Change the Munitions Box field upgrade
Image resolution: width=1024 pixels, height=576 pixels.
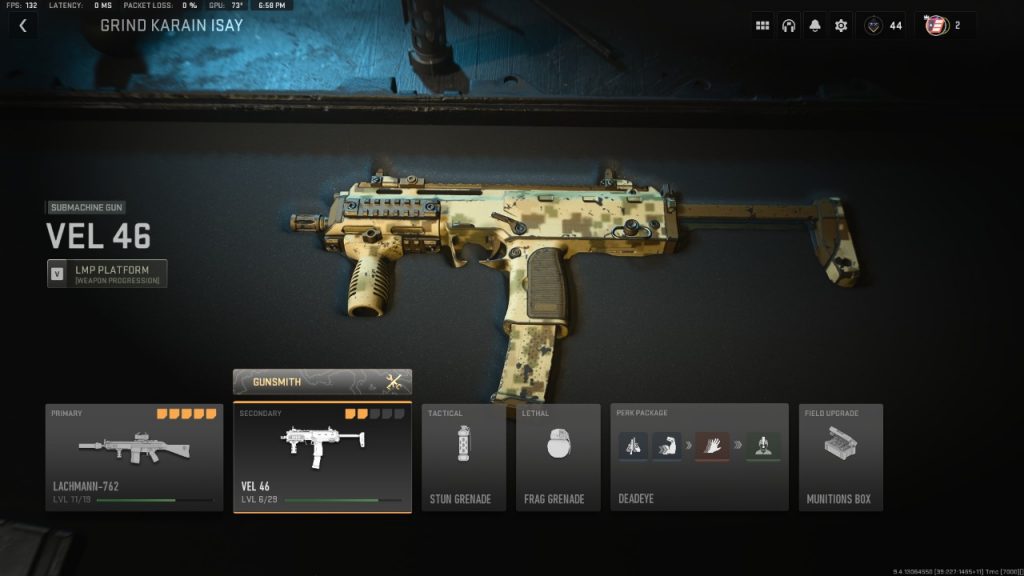840,457
